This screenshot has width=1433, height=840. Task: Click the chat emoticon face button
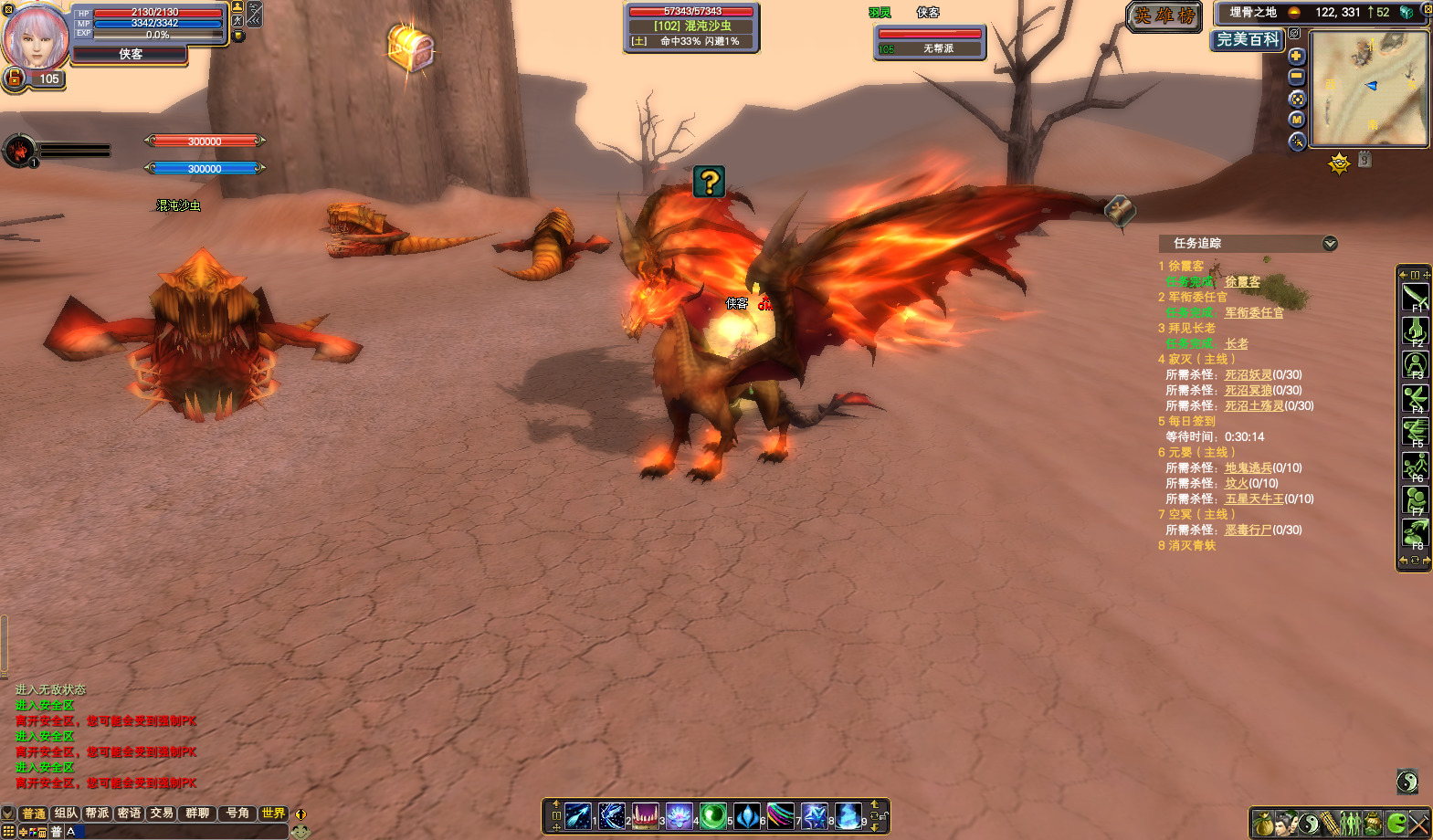300,831
